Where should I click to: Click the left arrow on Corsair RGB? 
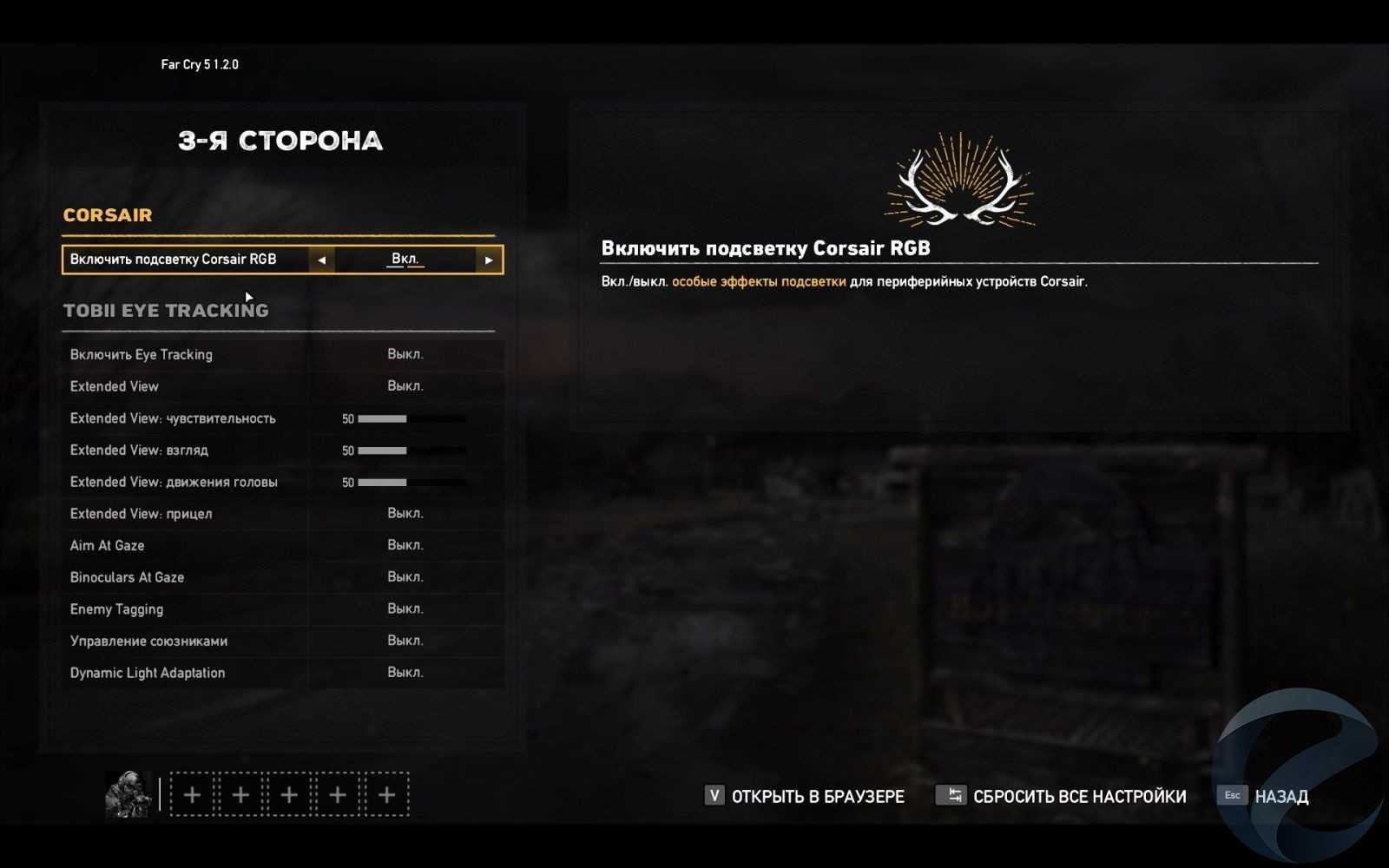pos(321,260)
